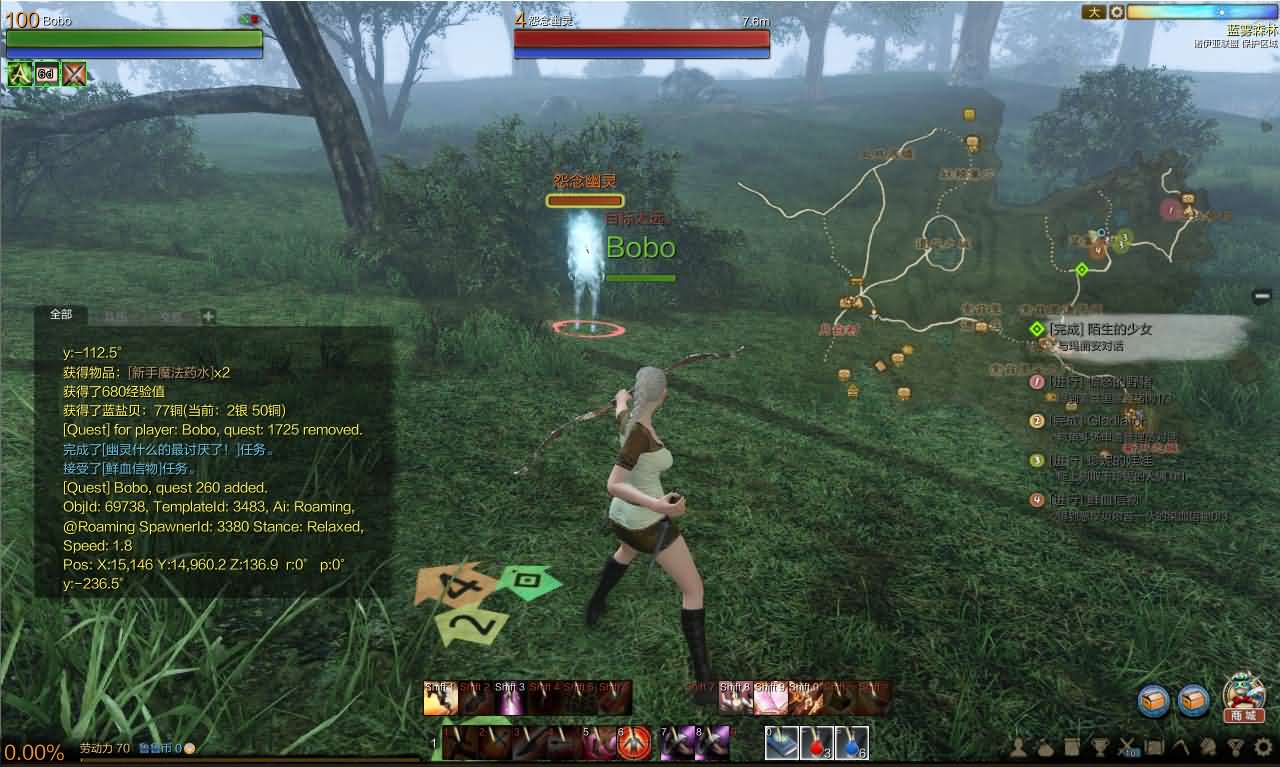Screen dimensions: 1280x767
Task: Toggle the 大 map size button
Action: 1093,12
